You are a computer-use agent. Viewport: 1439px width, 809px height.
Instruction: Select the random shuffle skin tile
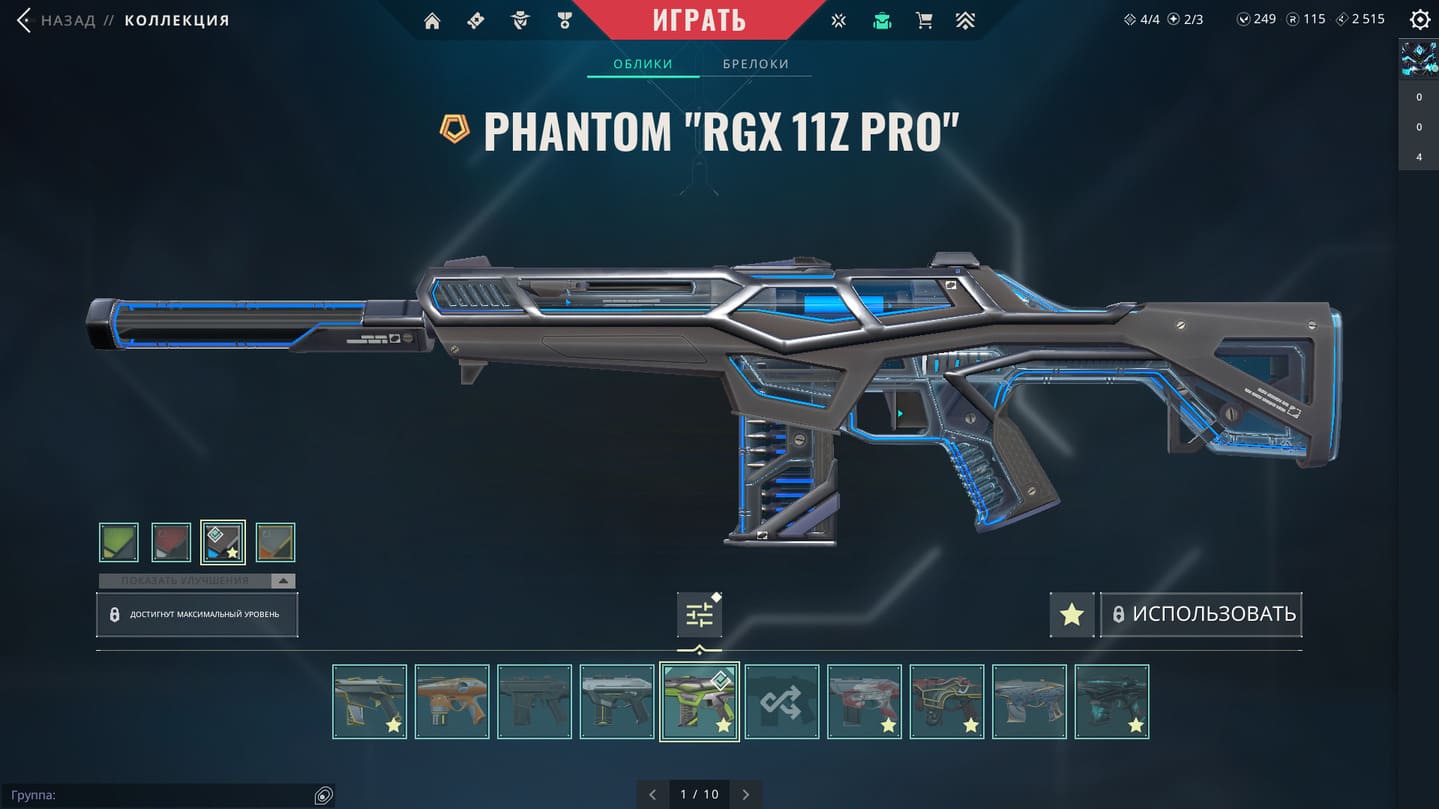tap(782, 702)
